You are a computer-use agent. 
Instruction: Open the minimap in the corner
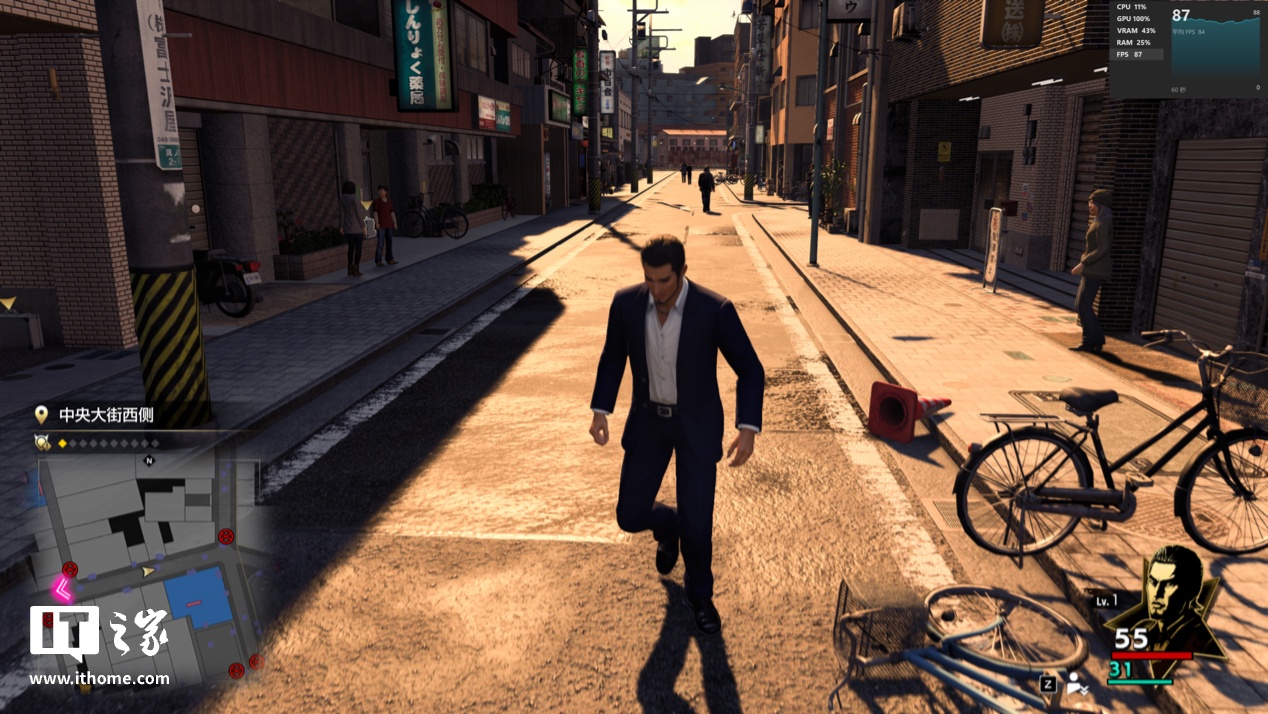pyautogui.click(x=150, y=565)
